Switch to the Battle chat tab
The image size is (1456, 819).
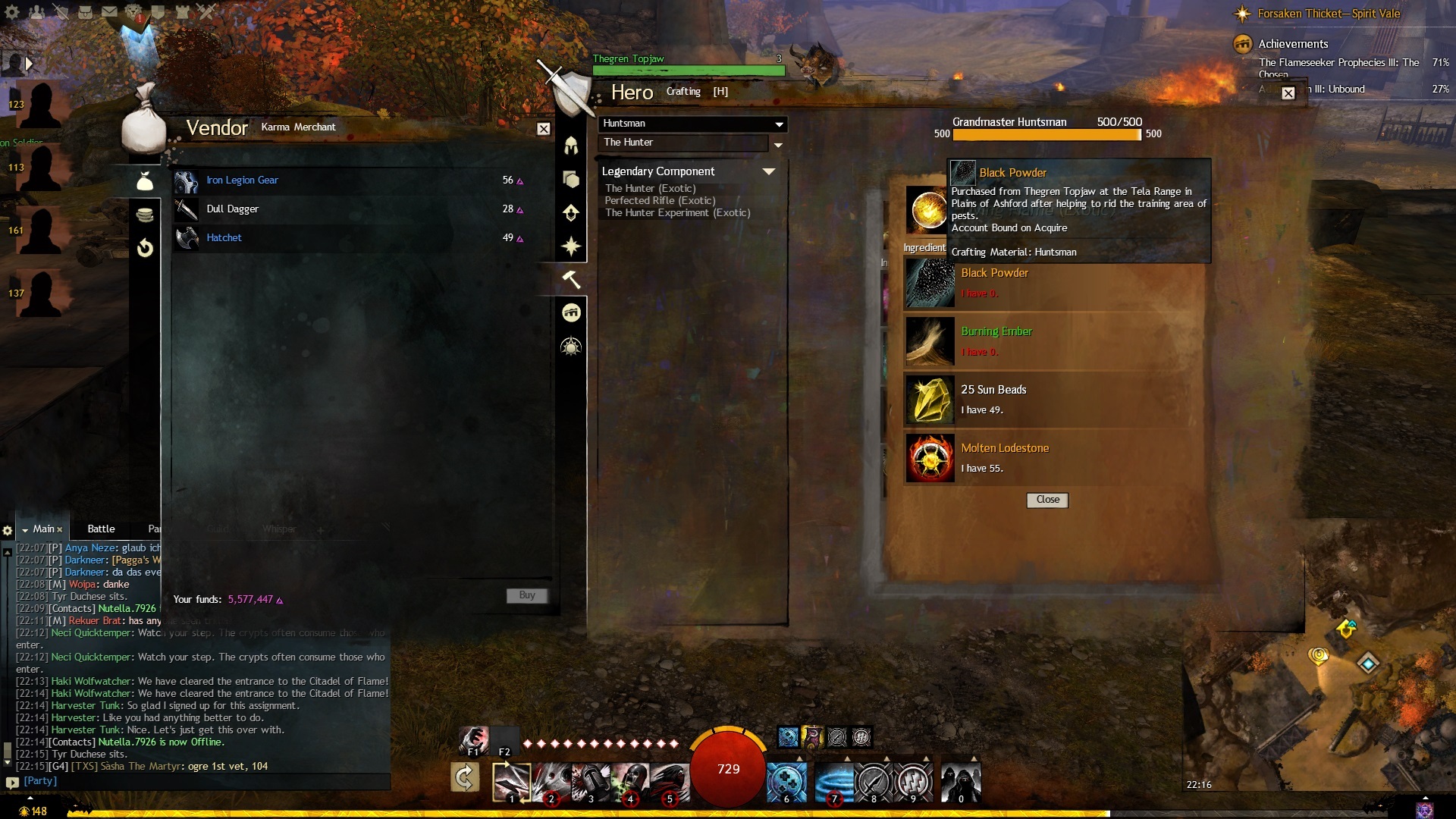point(101,529)
